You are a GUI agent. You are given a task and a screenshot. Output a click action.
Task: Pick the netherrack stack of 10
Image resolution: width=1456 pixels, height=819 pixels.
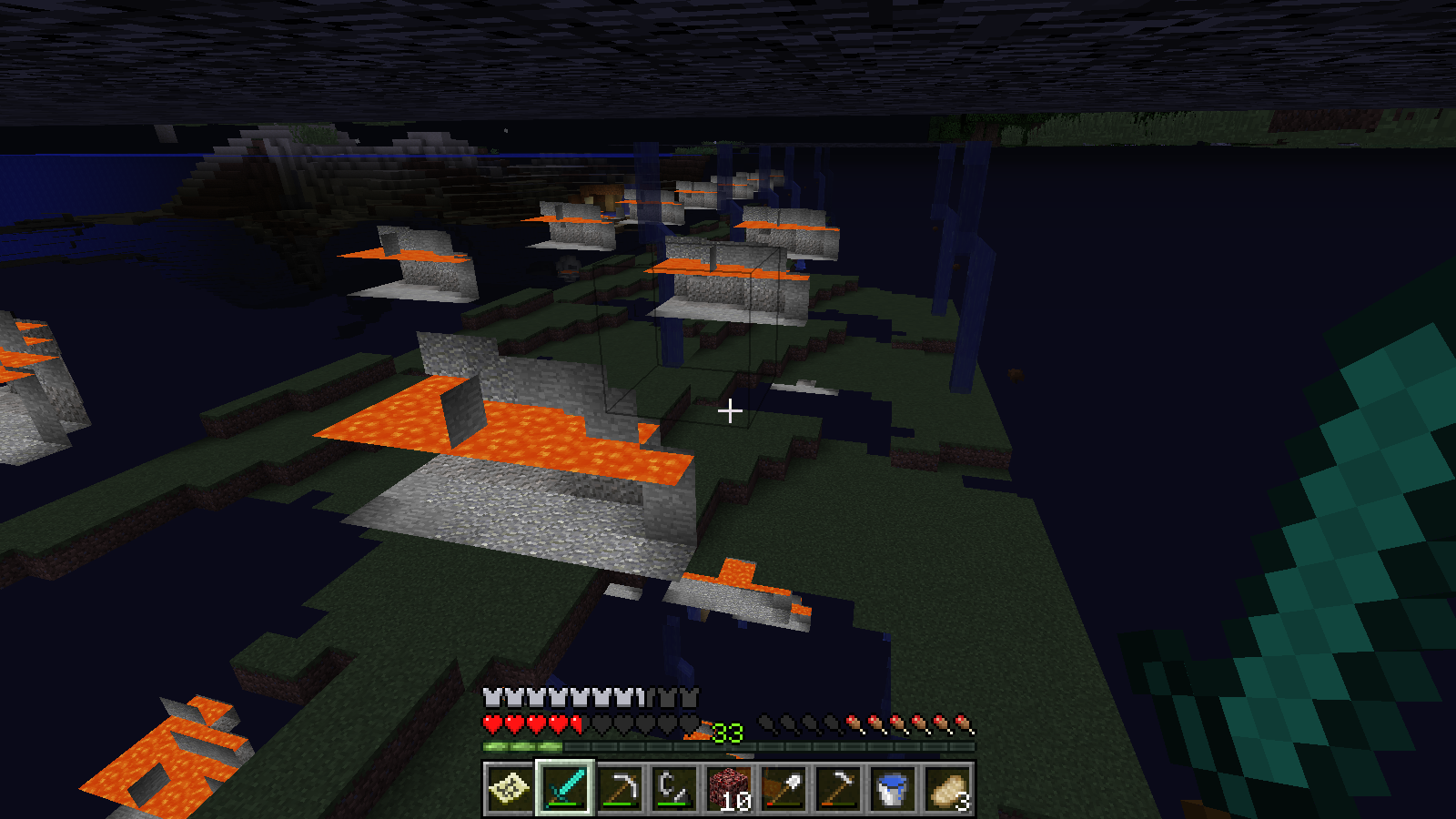728,788
